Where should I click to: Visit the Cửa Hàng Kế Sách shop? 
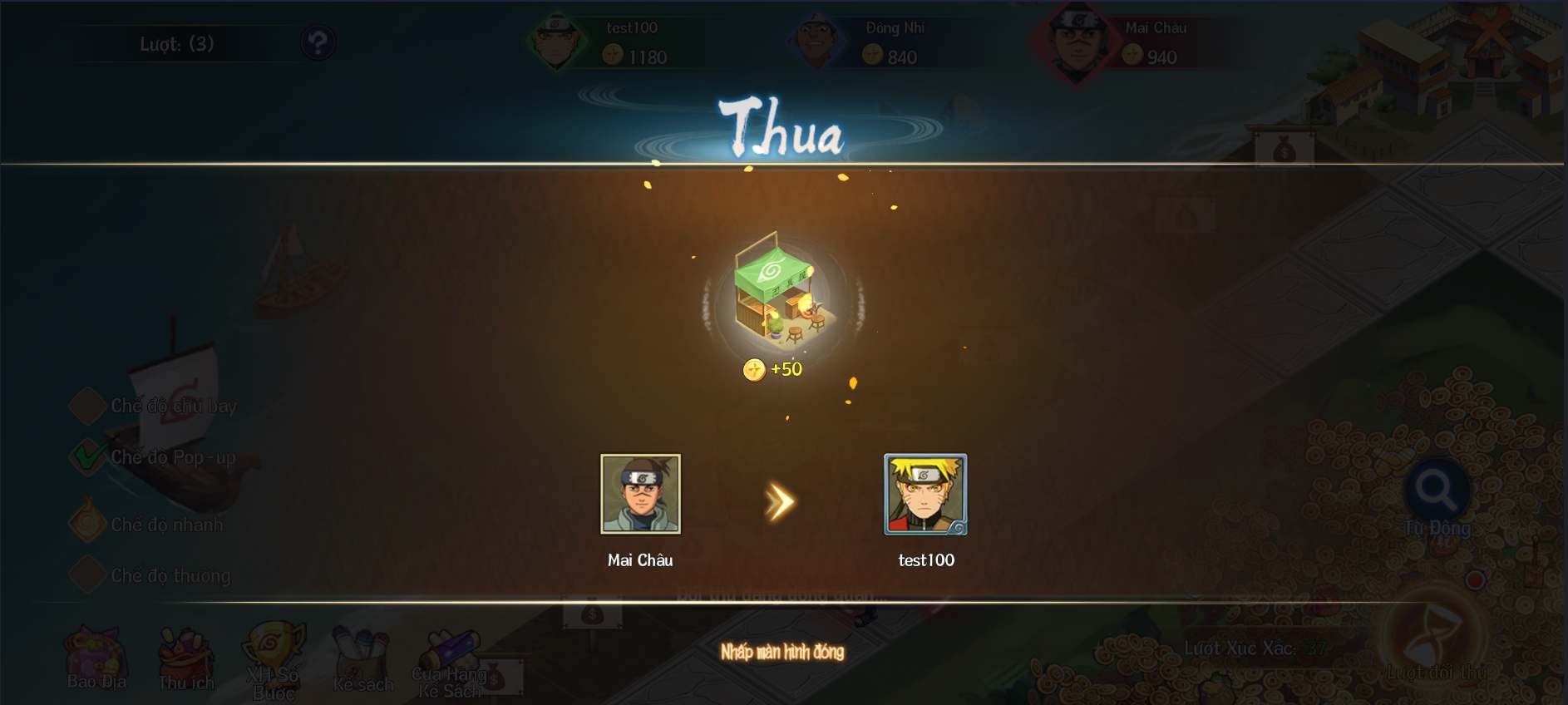[450, 663]
